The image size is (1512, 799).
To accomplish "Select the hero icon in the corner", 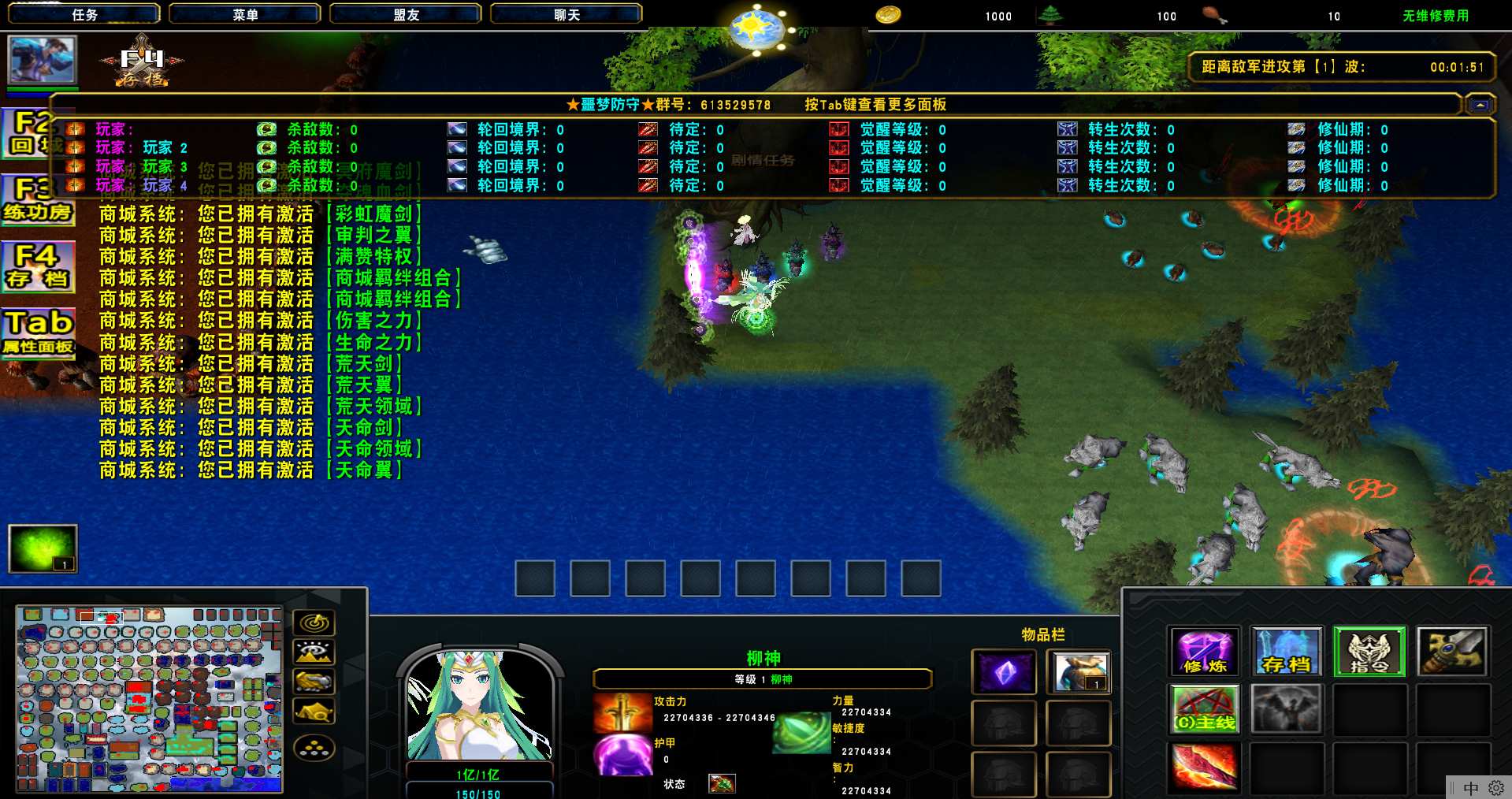I will [x=42, y=60].
